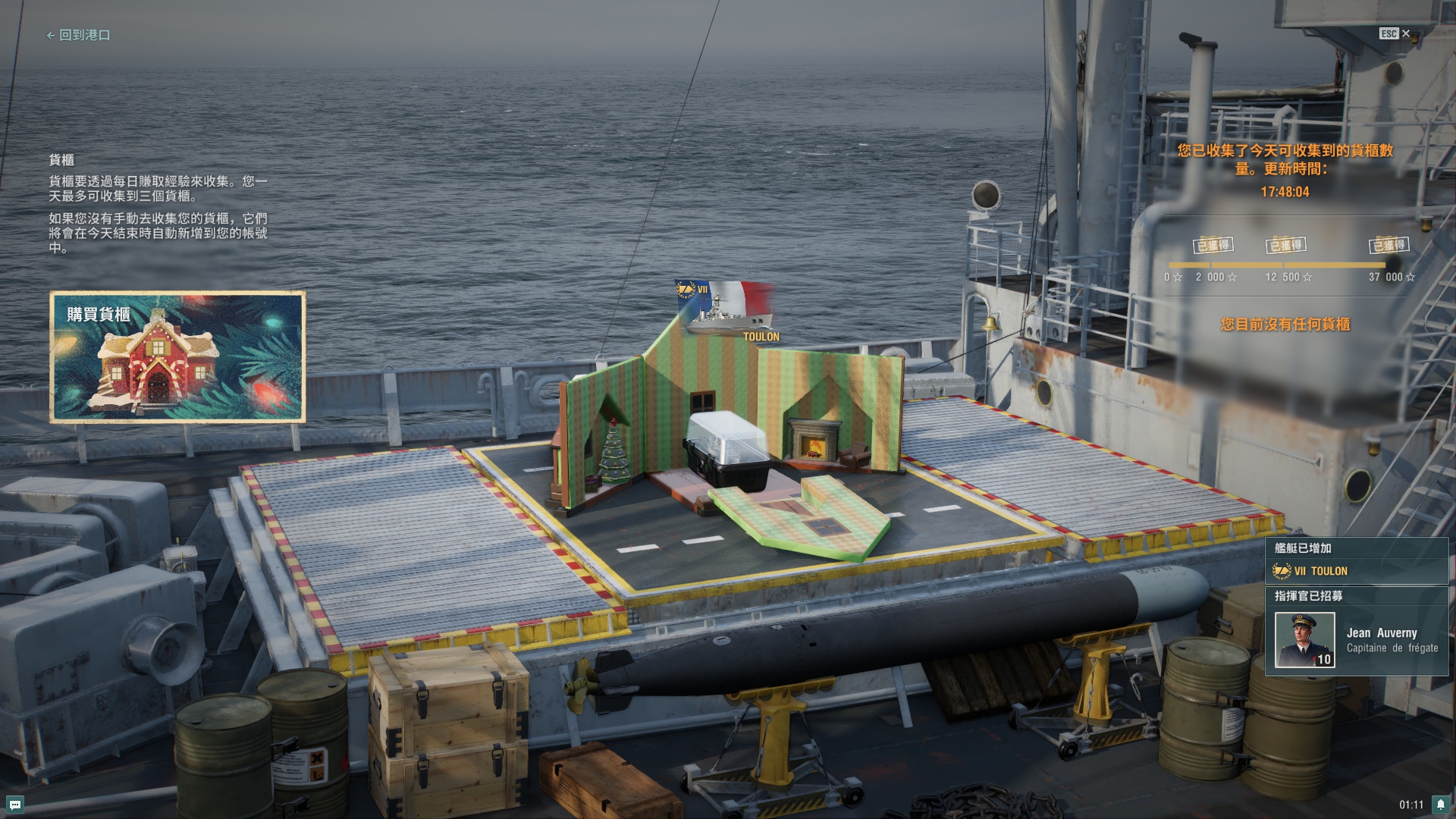
Task: Go back to port via 回到港口
Action: click(79, 35)
